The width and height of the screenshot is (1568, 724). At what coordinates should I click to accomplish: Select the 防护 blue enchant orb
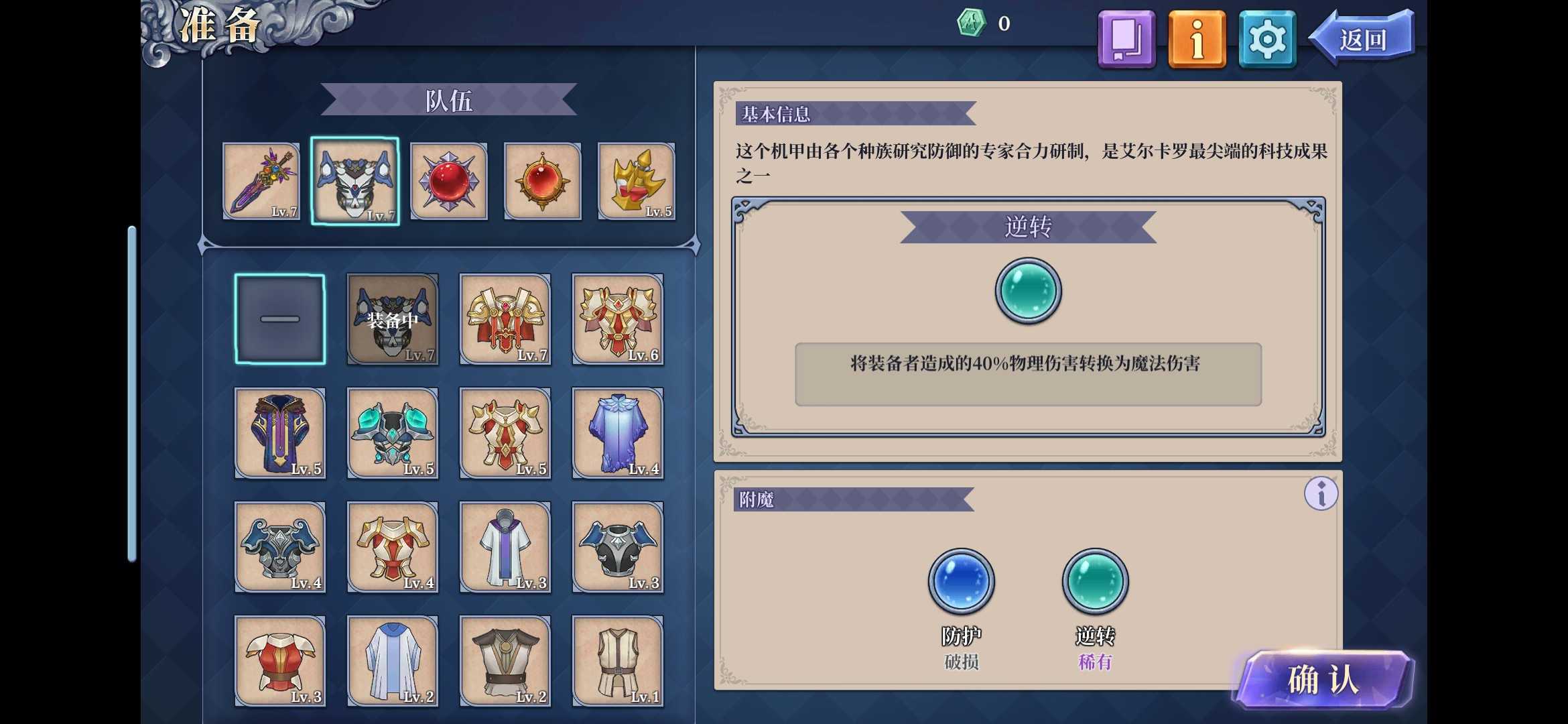961,581
